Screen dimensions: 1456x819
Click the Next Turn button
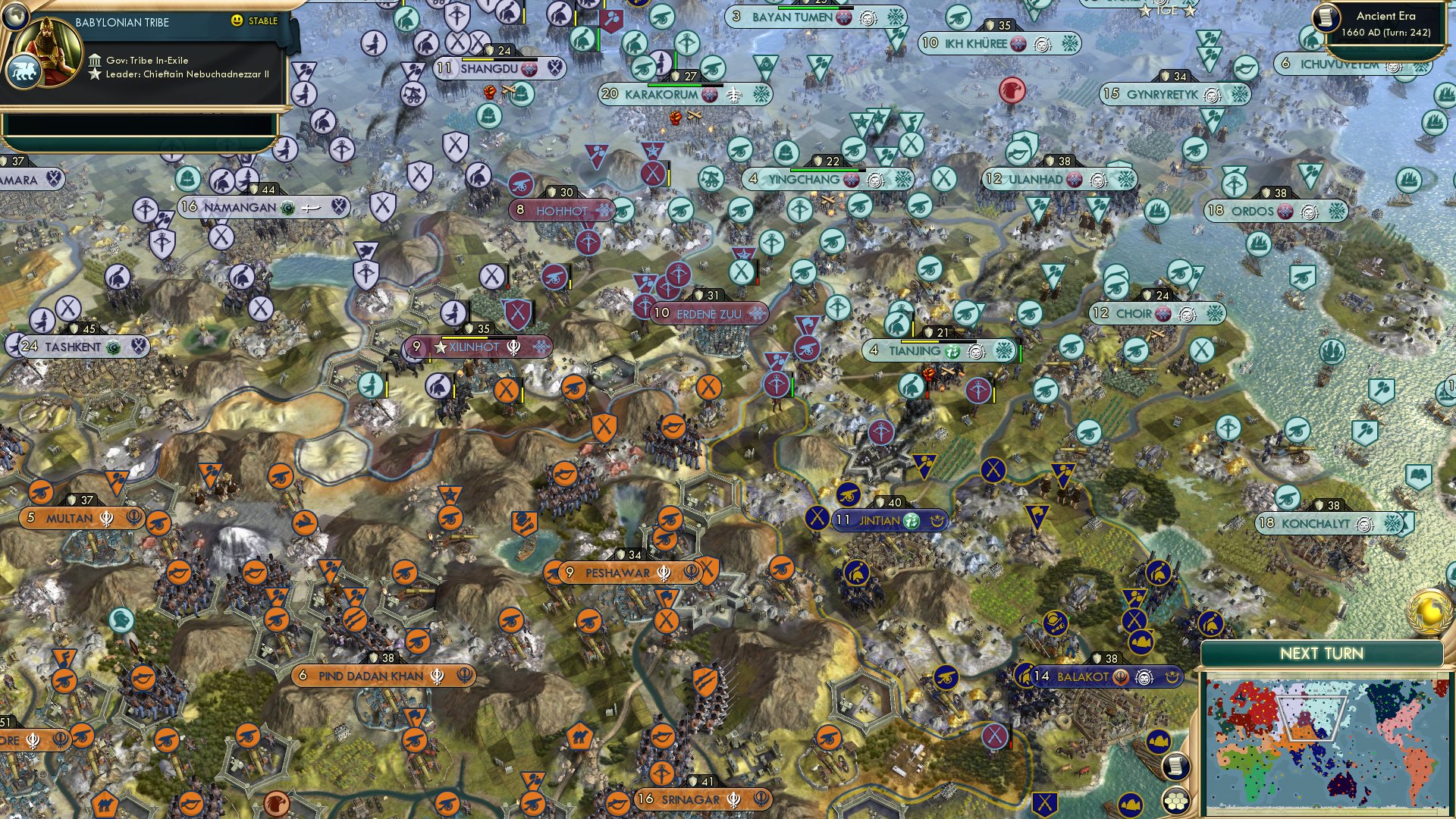pyautogui.click(x=1323, y=652)
